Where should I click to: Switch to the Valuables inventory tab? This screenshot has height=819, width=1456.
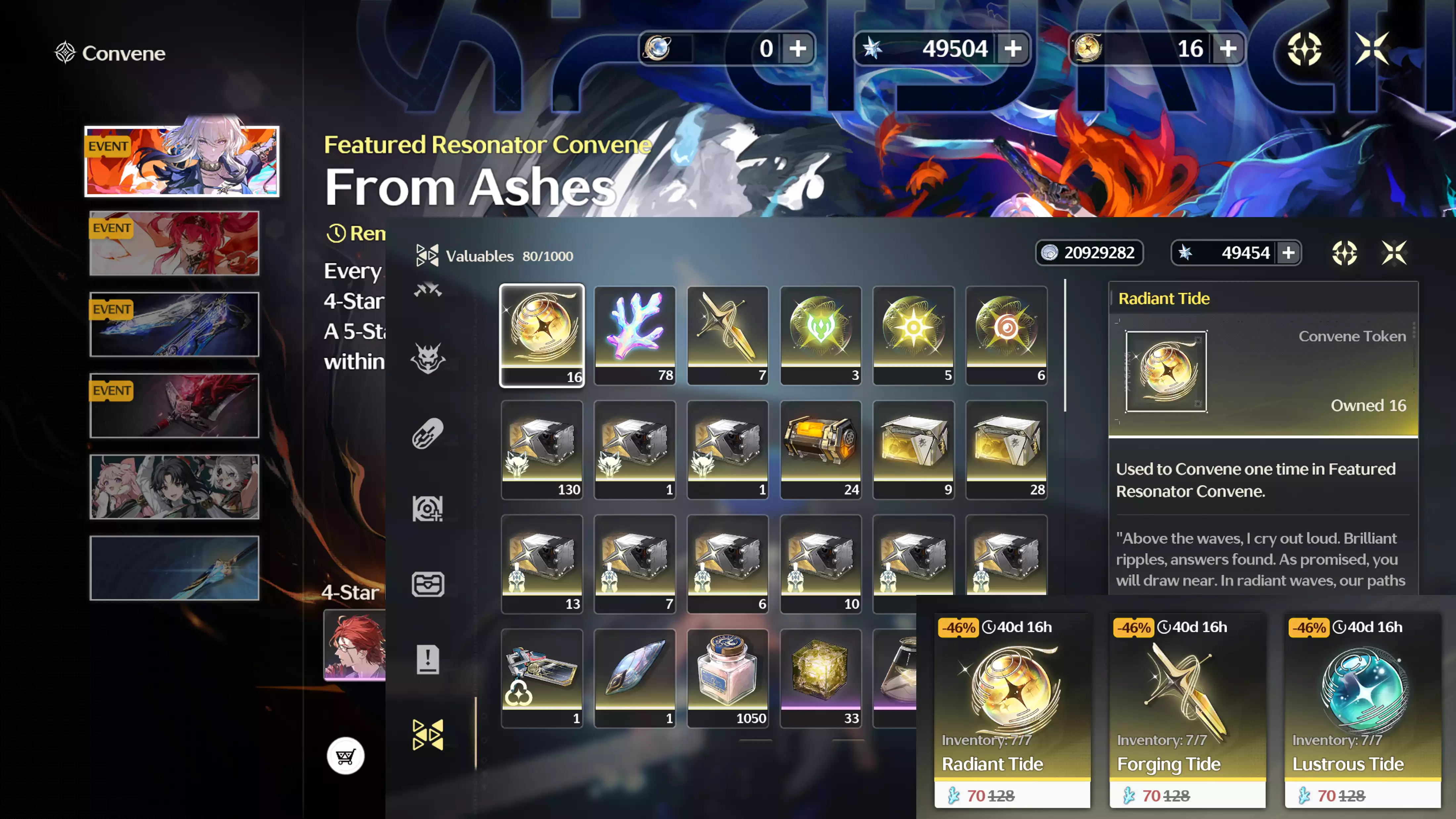point(428,735)
